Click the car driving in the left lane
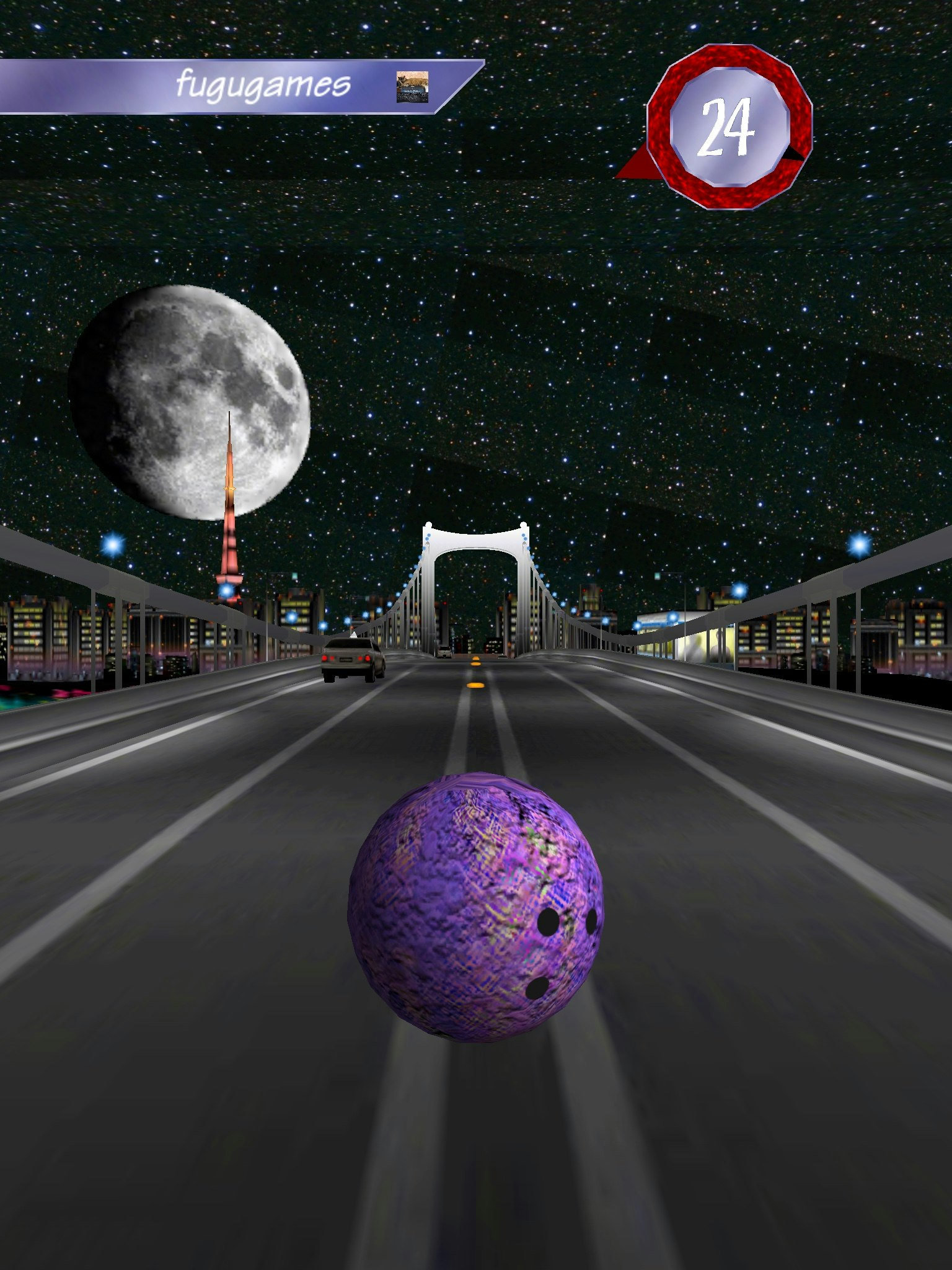The width and height of the screenshot is (952, 1270). pyautogui.click(x=350, y=662)
